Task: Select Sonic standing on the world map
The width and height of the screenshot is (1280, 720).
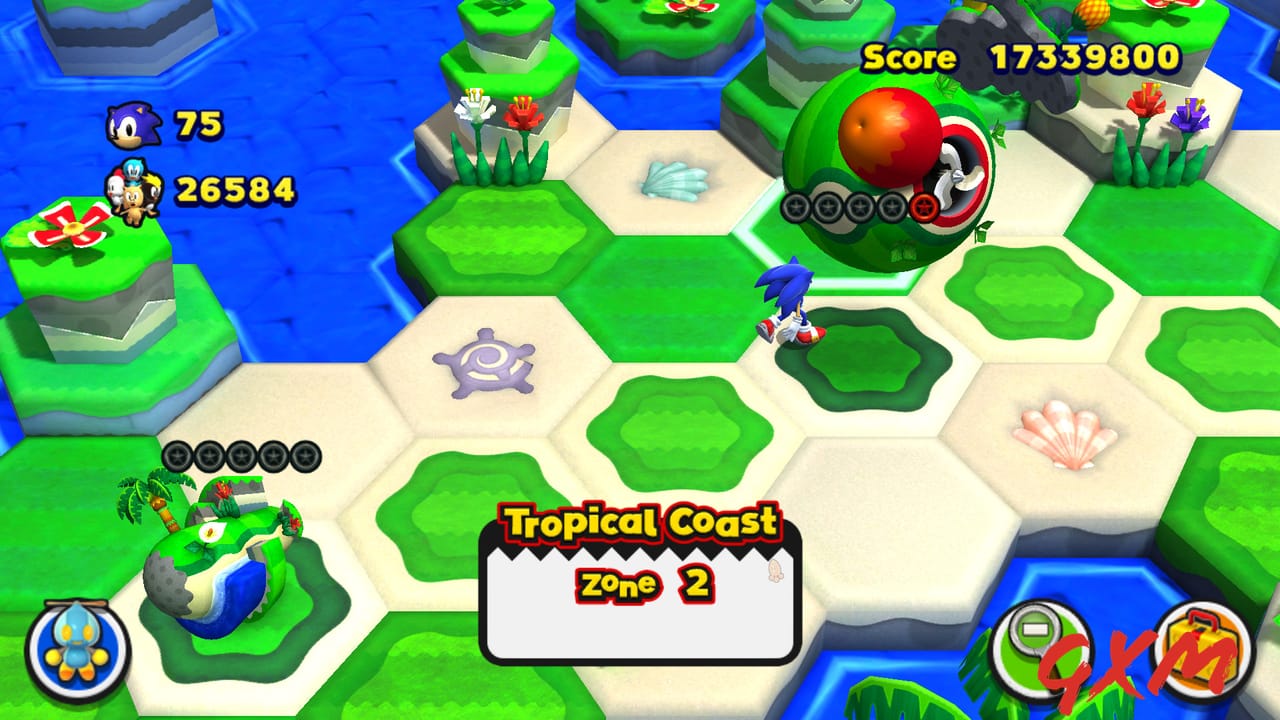Action: pyautogui.click(x=790, y=300)
